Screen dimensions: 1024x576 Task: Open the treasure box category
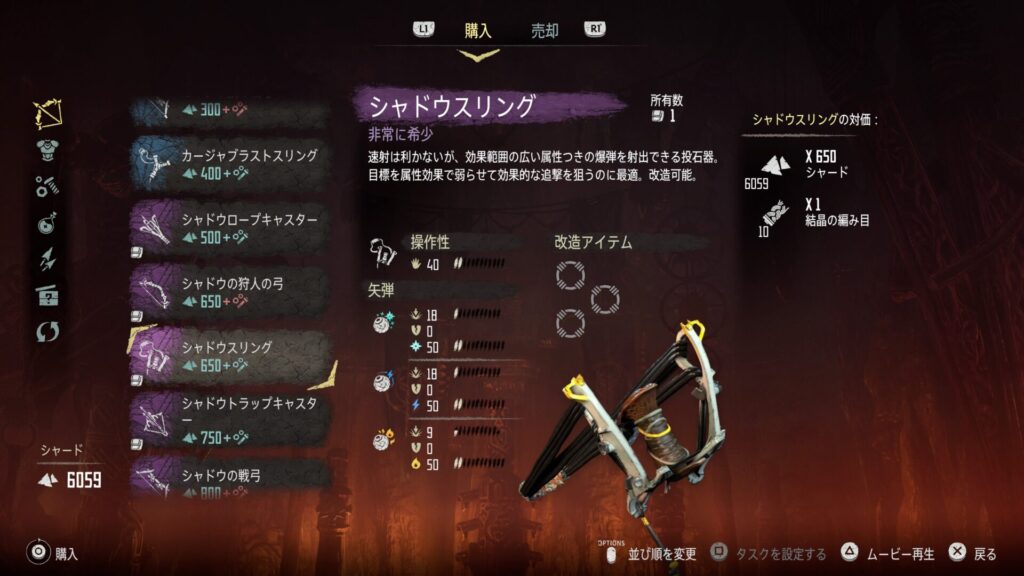[47, 295]
